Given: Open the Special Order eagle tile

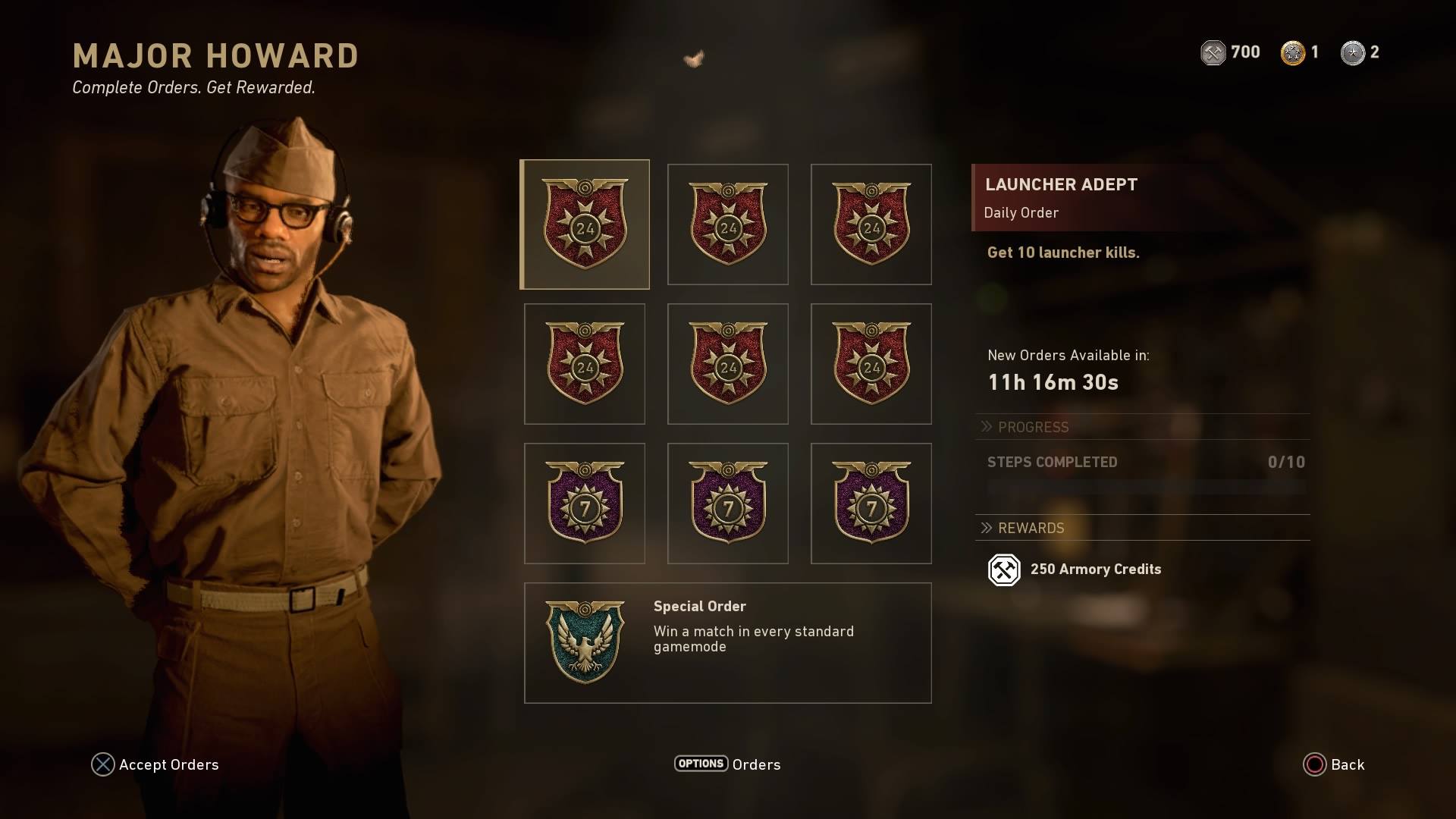Looking at the screenshot, I should point(727,642).
